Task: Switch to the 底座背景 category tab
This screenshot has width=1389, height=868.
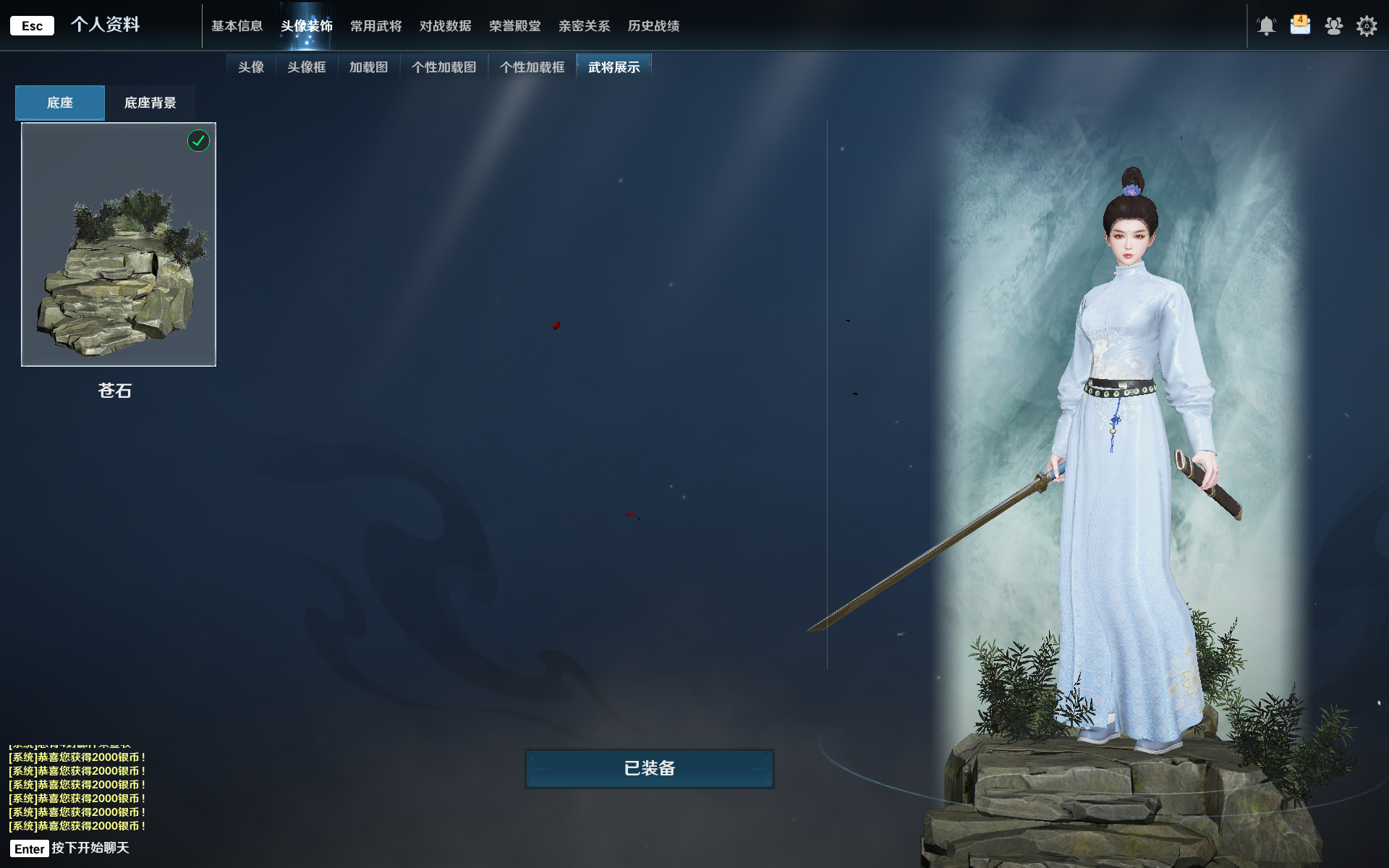Action: [150, 103]
